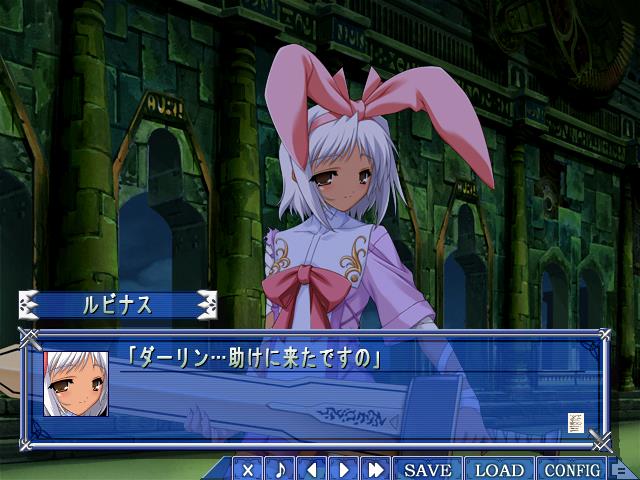This screenshot has width=640, height=480.
Task: Click the small menu icon beside CONFIG
Action: pos(620,470)
